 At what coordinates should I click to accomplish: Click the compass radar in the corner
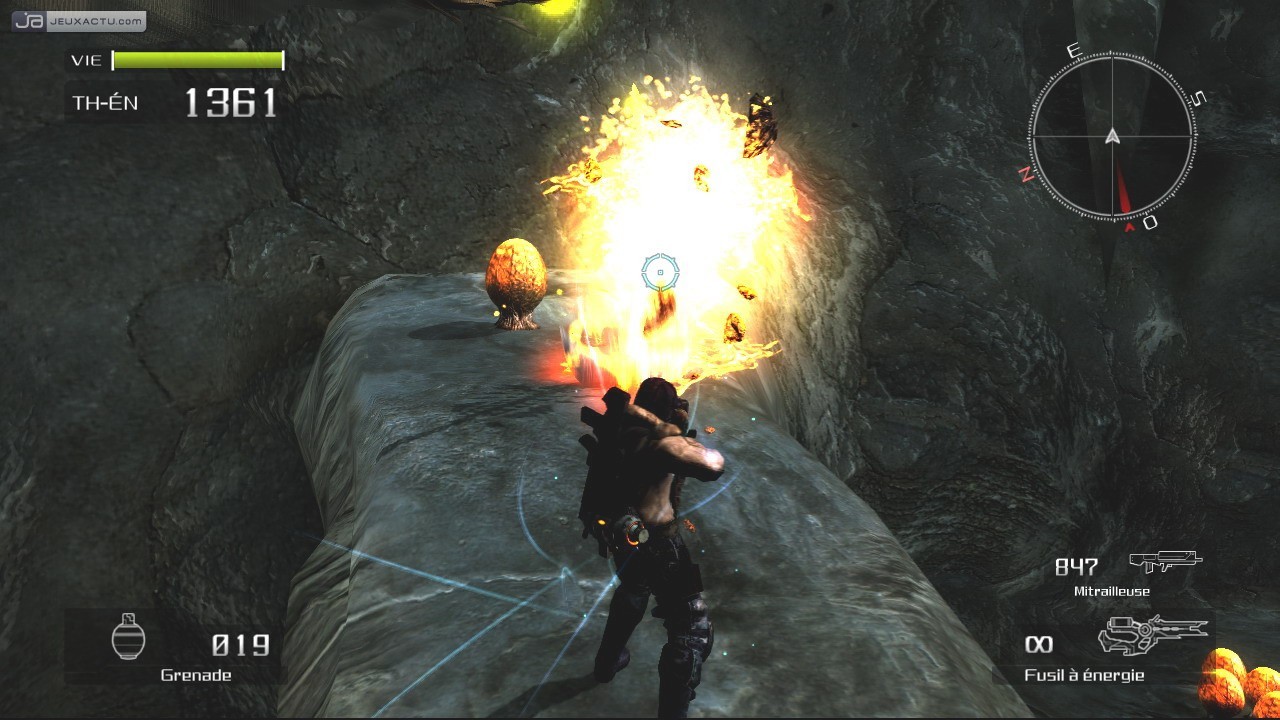click(1112, 135)
